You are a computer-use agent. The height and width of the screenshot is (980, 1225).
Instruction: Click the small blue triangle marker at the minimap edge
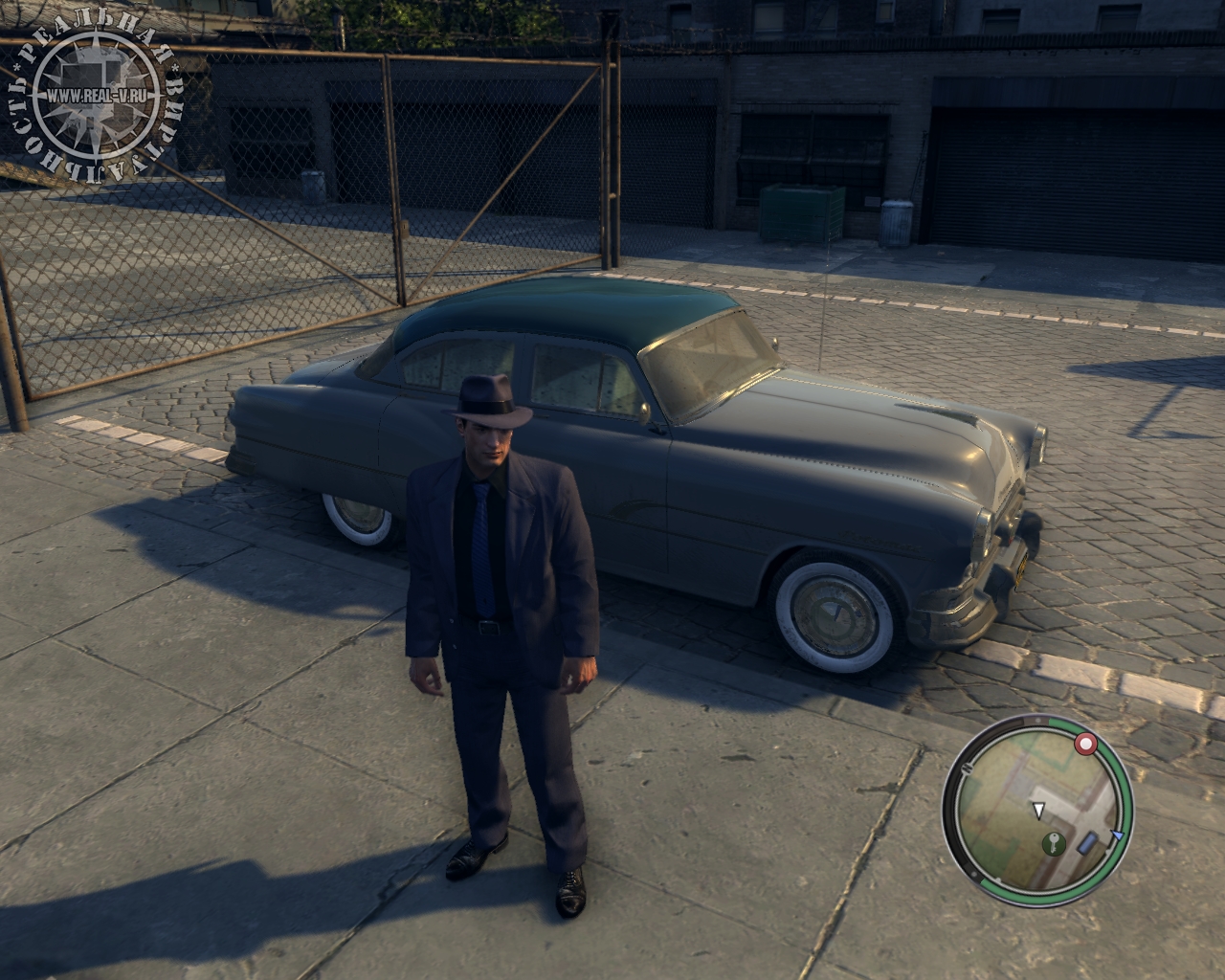click(1116, 835)
